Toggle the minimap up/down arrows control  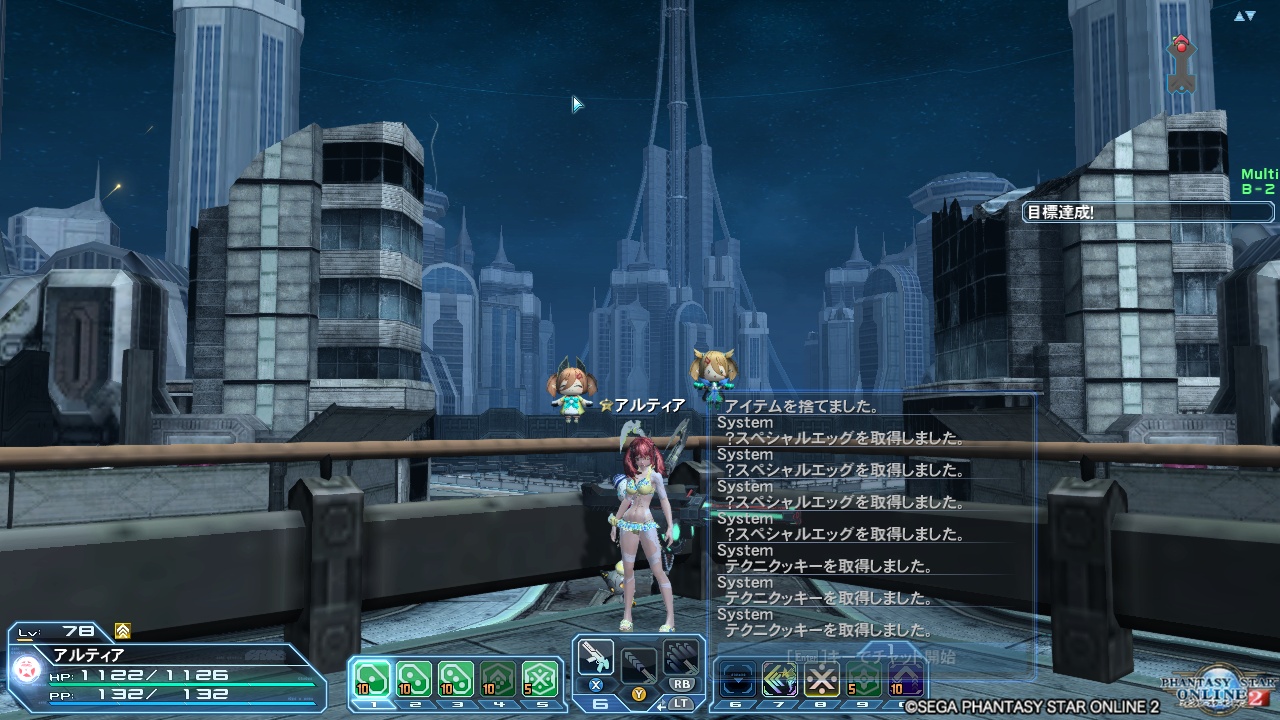click(1244, 16)
